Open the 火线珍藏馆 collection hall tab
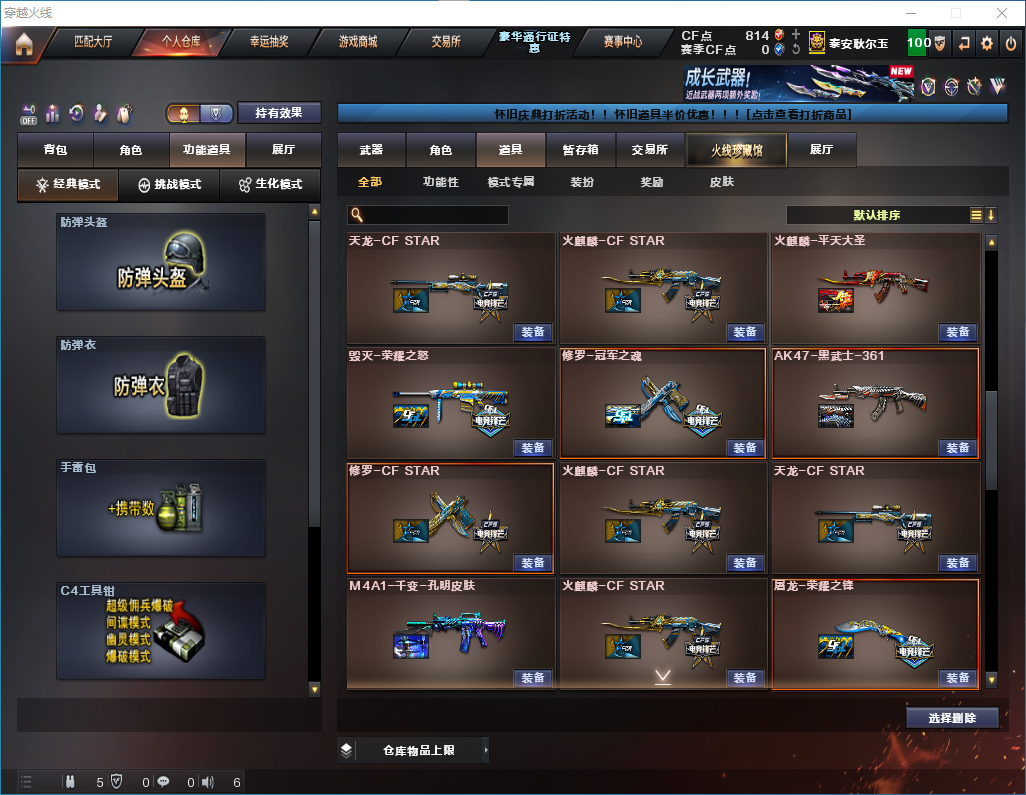The image size is (1026, 795). click(x=735, y=150)
